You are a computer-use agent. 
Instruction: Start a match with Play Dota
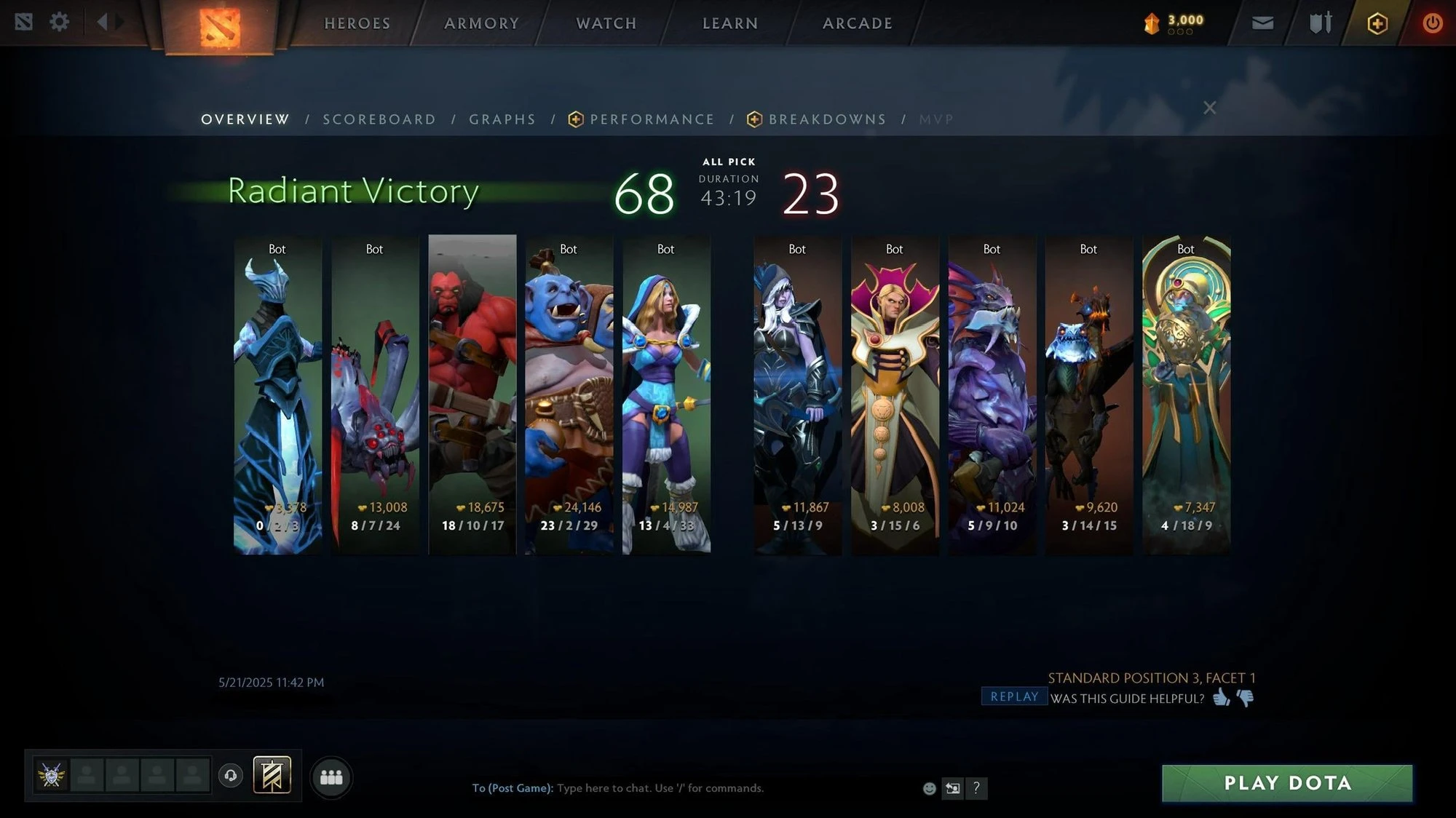[x=1286, y=783]
